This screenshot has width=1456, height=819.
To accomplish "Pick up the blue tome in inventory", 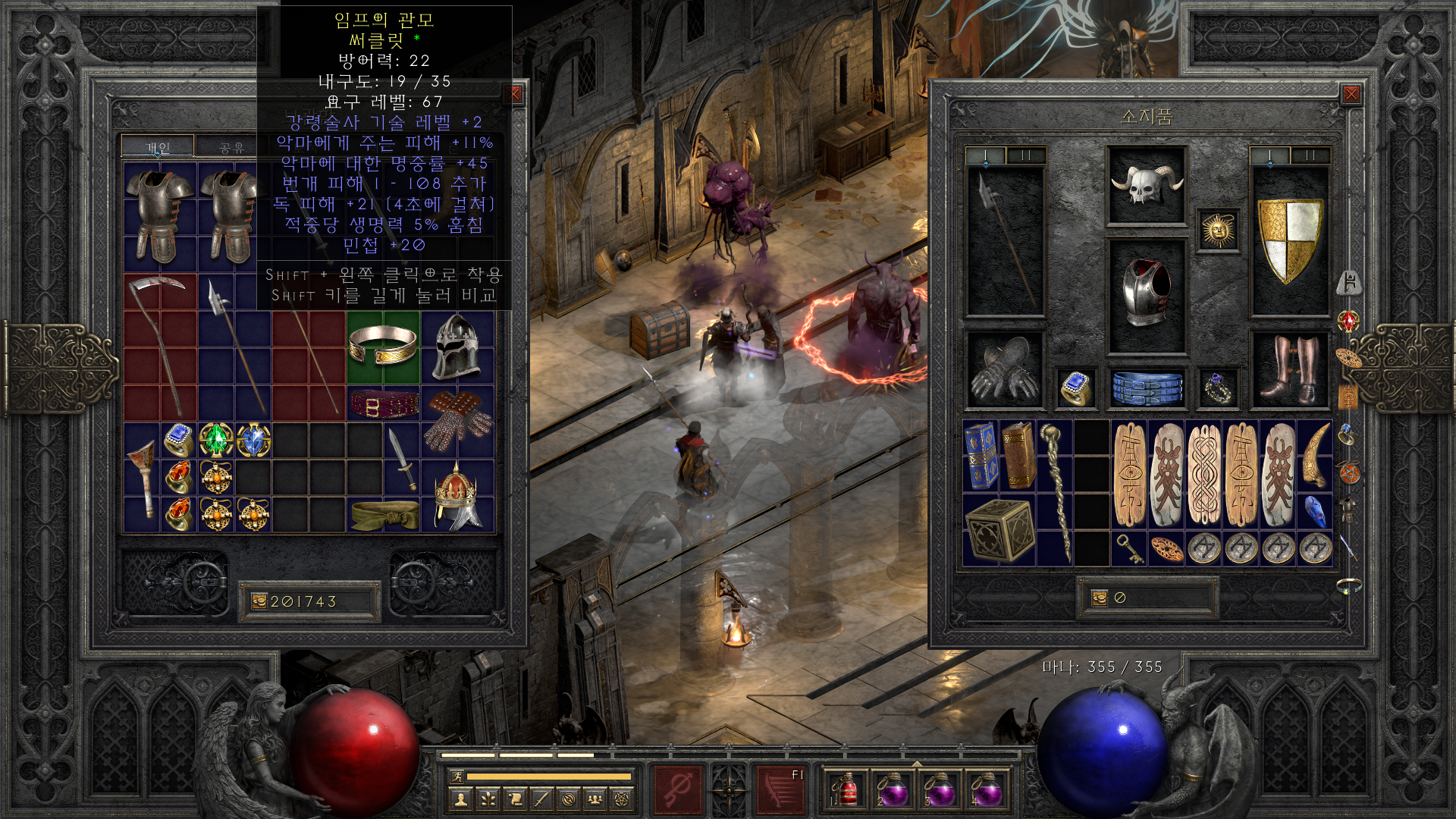I will pyautogui.click(x=981, y=456).
